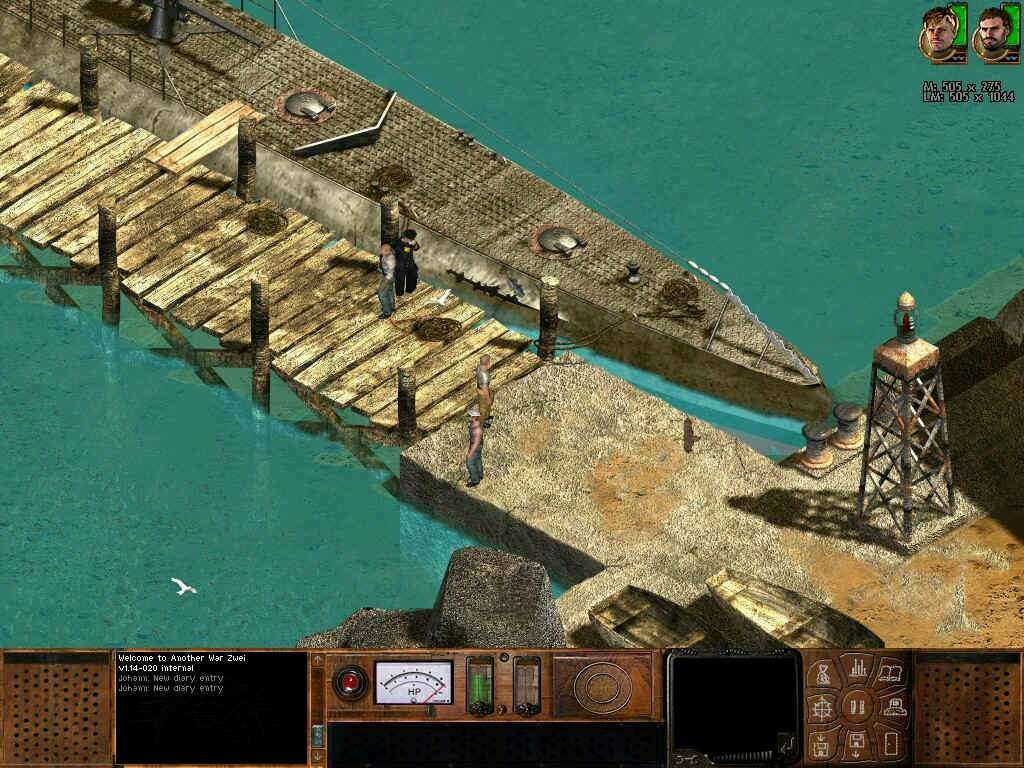The width and height of the screenshot is (1024, 768).
Task: Click the black display screen
Action: click(x=733, y=700)
